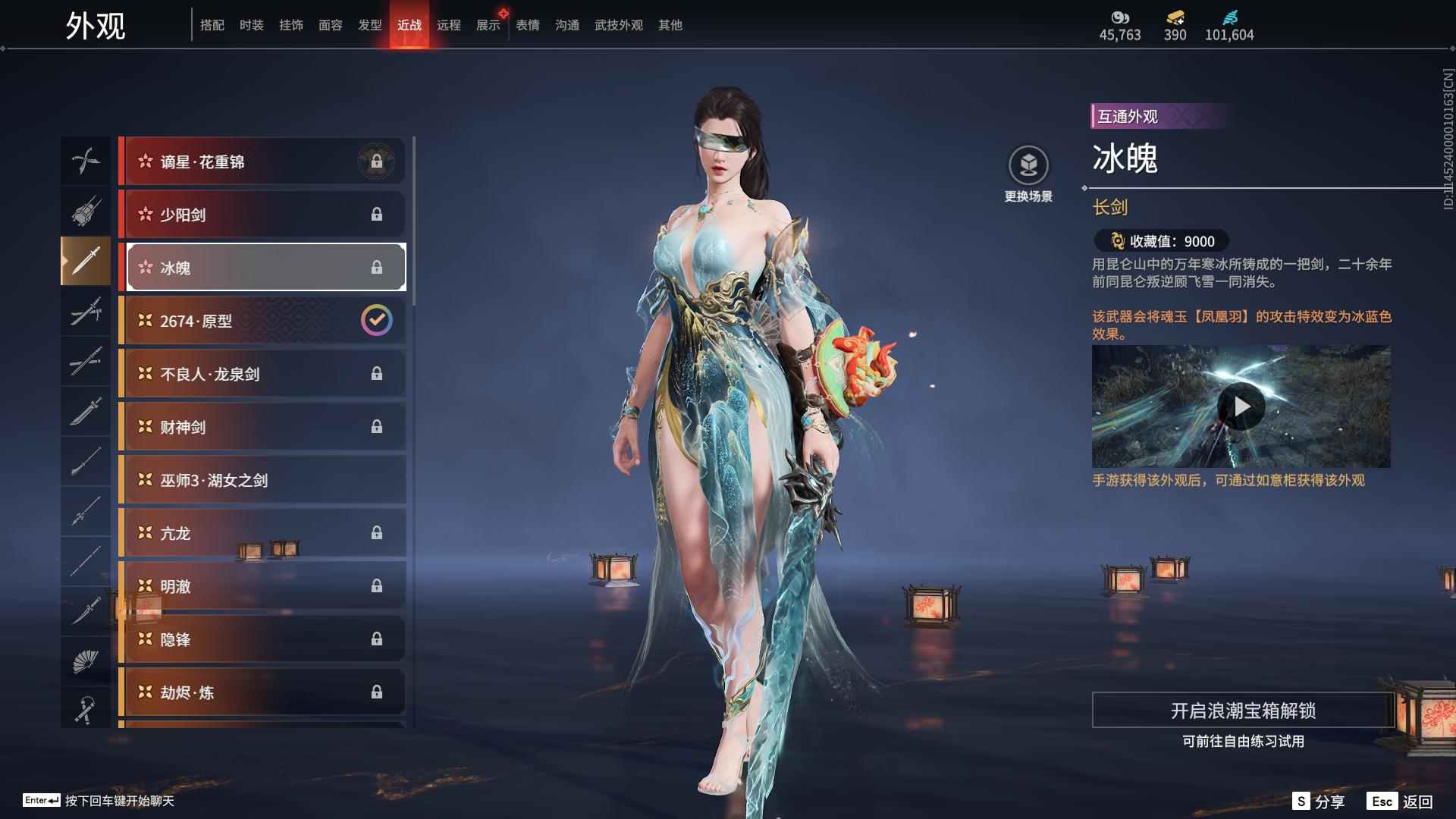The height and width of the screenshot is (819, 1456).
Task: Select the 发型 tab
Action: 369,25
